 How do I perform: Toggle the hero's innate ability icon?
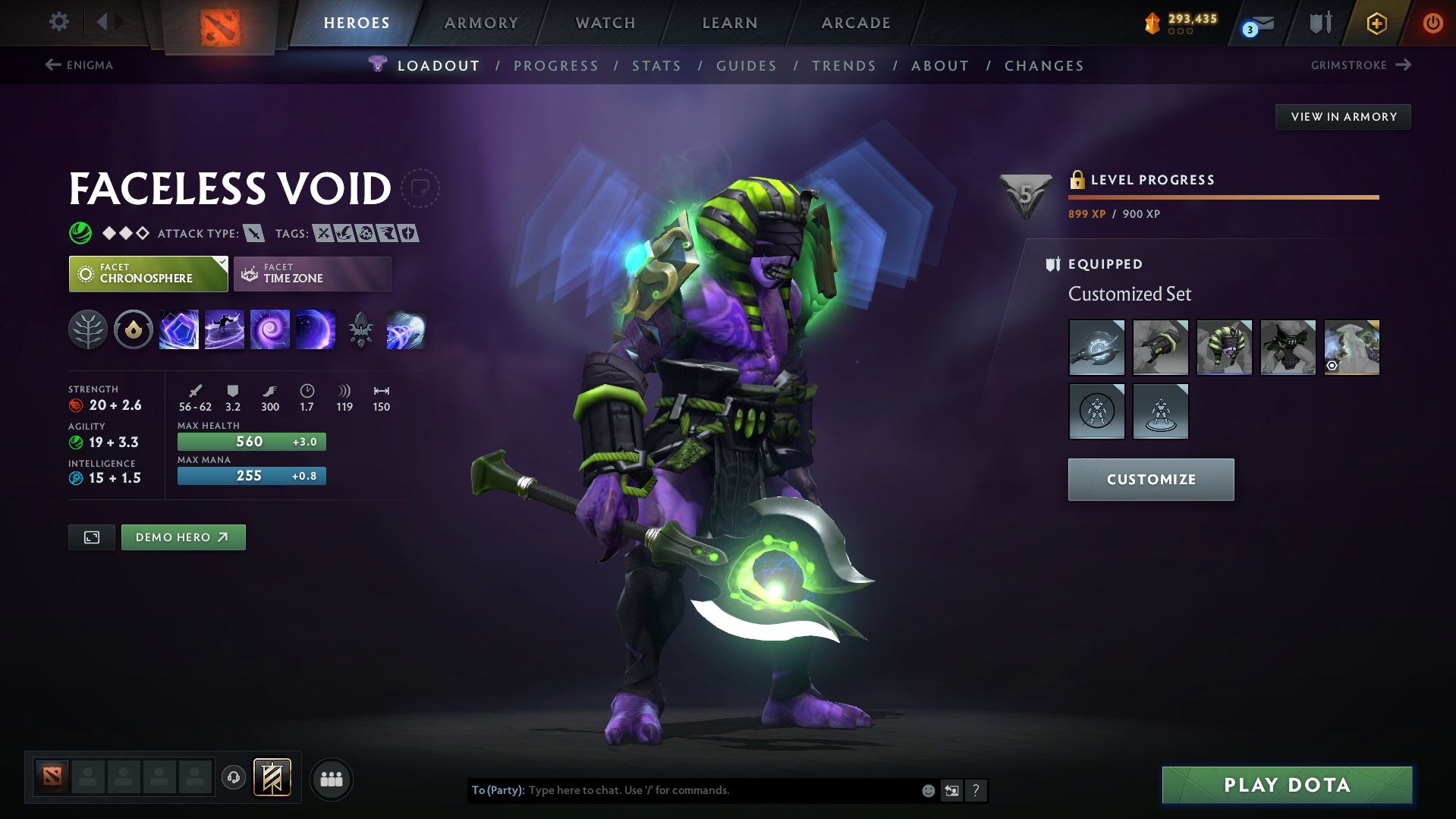click(134, 329)
